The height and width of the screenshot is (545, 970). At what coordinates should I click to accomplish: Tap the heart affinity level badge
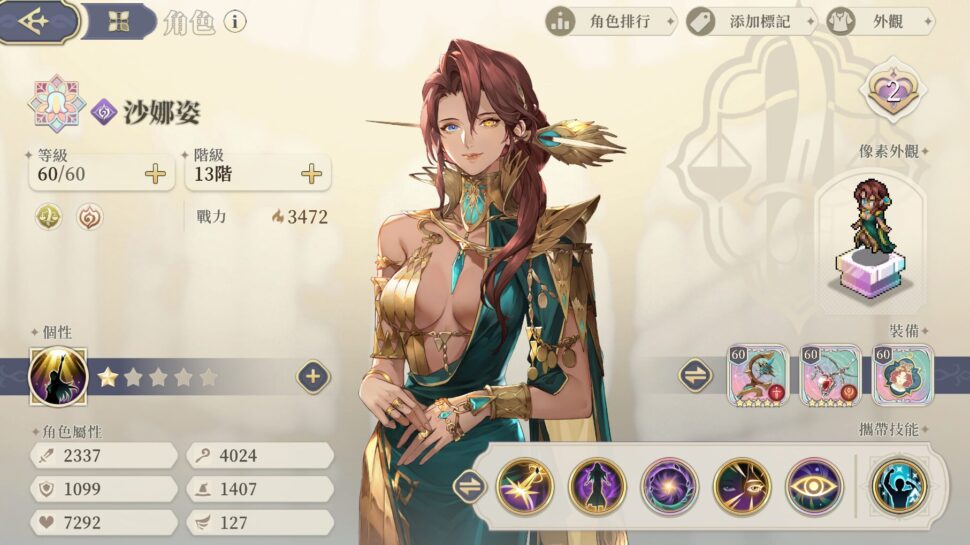893,94
